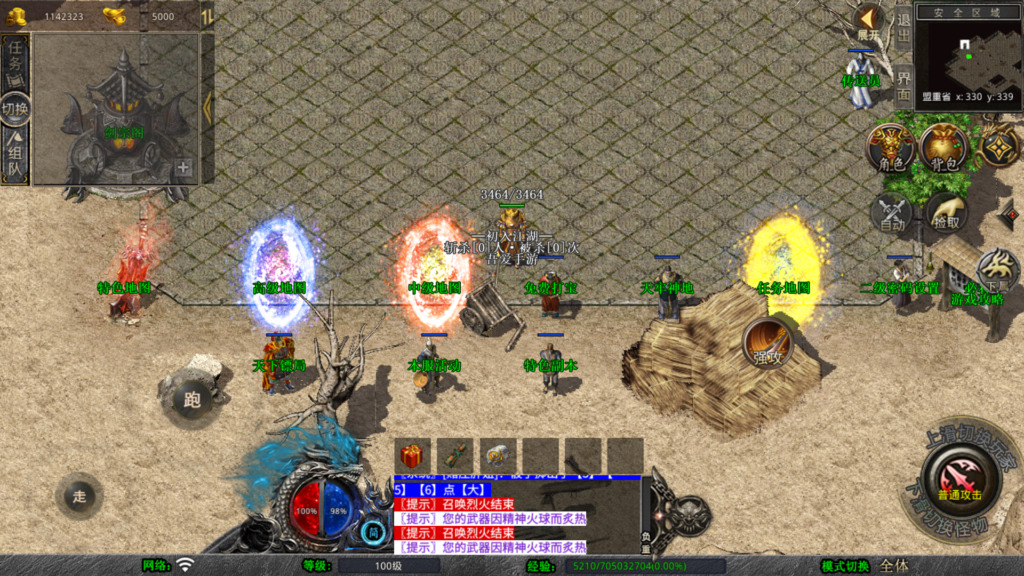1024x576 pixels.
Task: Open the 背包 backpack
Action: pyautogui.click(x=943, y=148)
